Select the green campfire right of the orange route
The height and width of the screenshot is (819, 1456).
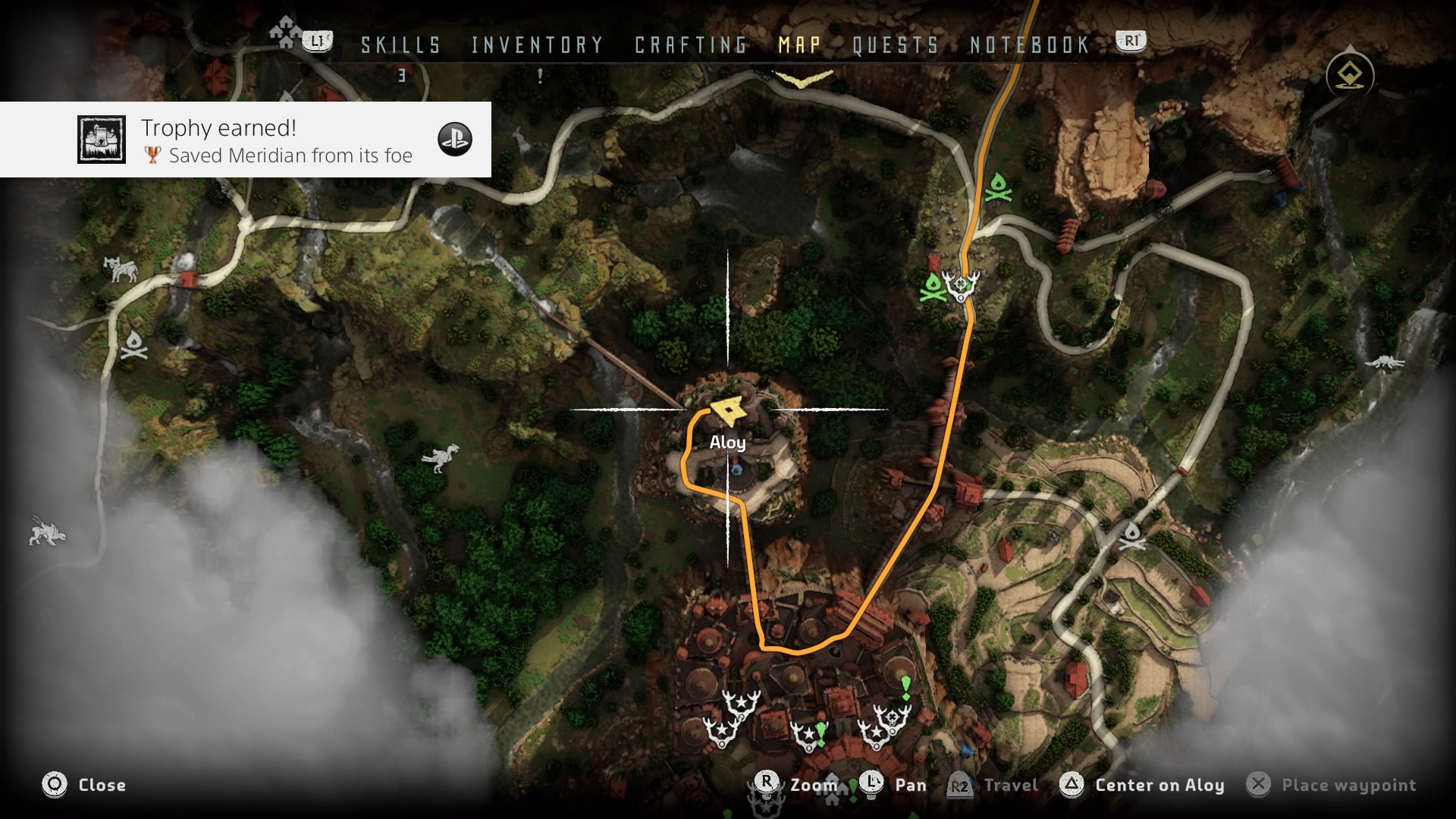click(999, 187)
